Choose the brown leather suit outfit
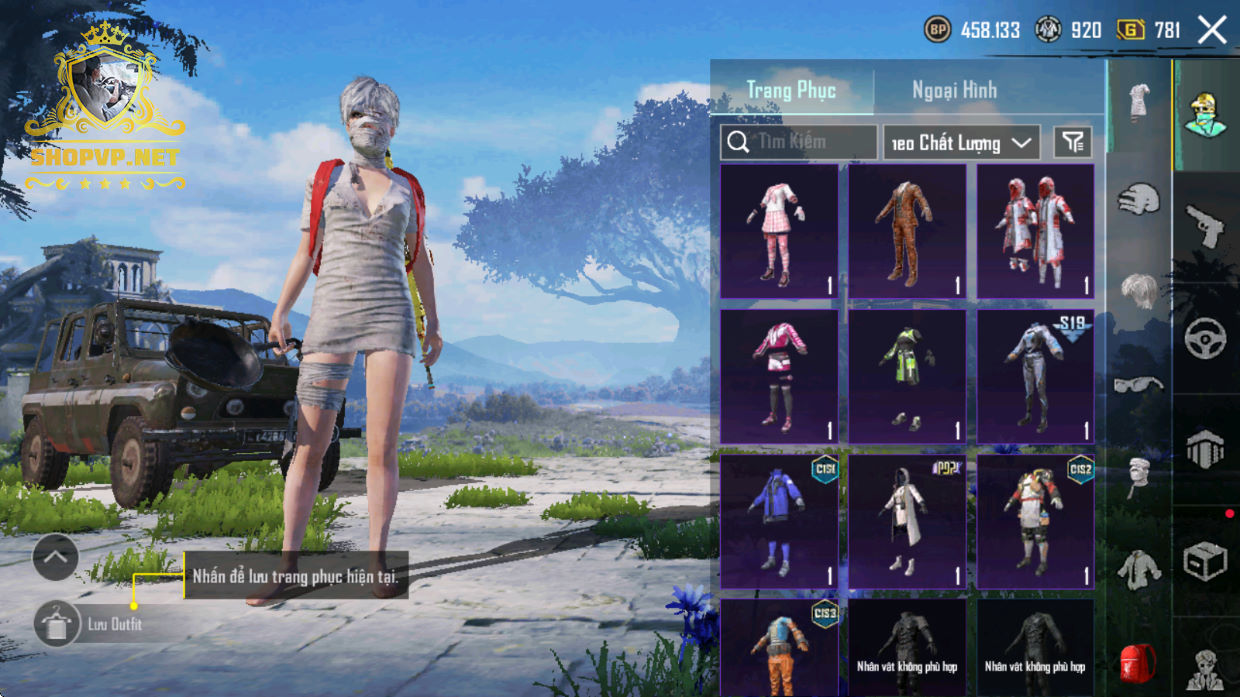 [x=907, y=232]
